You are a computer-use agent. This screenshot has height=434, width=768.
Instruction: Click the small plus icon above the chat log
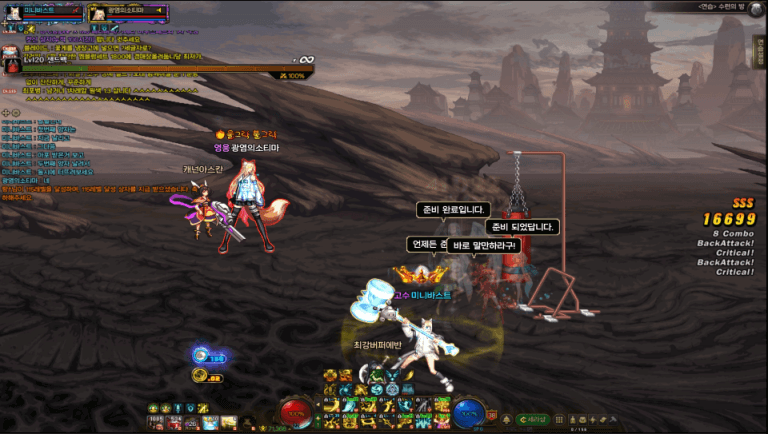(x=6, y=112)
